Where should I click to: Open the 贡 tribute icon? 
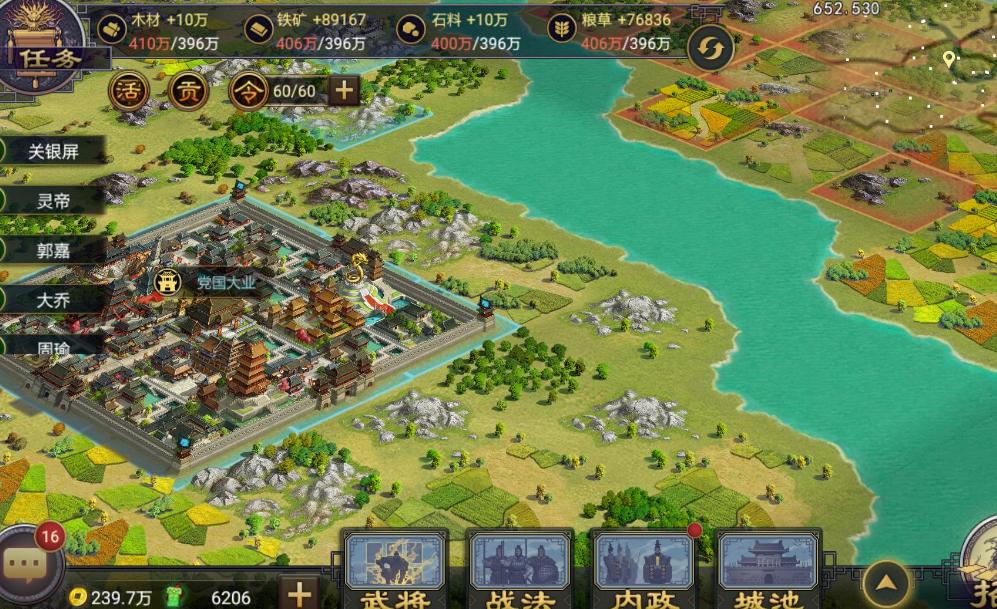tap(187, 91)
